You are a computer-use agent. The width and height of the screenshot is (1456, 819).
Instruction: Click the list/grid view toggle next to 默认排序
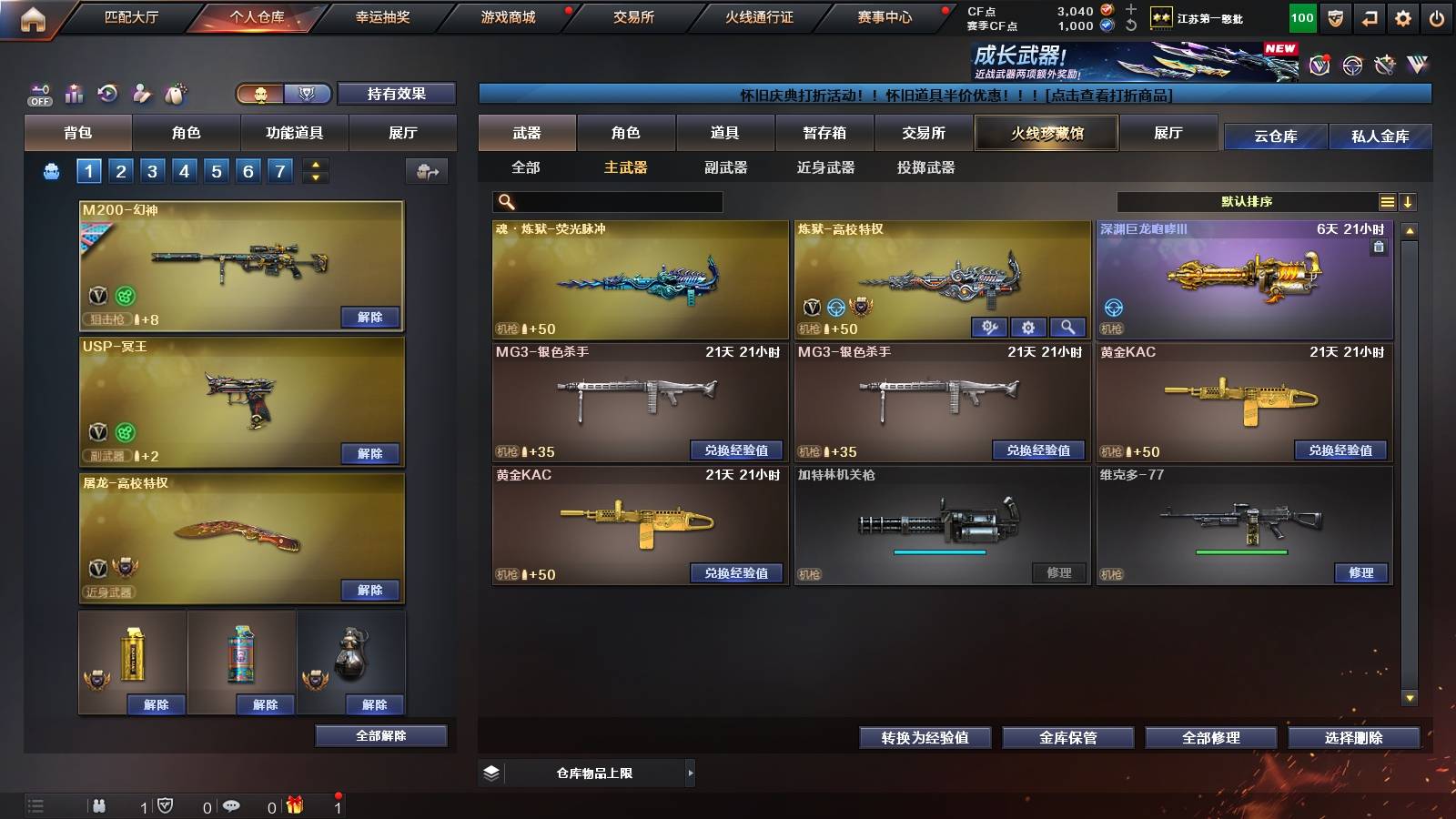click(1387, 201)
